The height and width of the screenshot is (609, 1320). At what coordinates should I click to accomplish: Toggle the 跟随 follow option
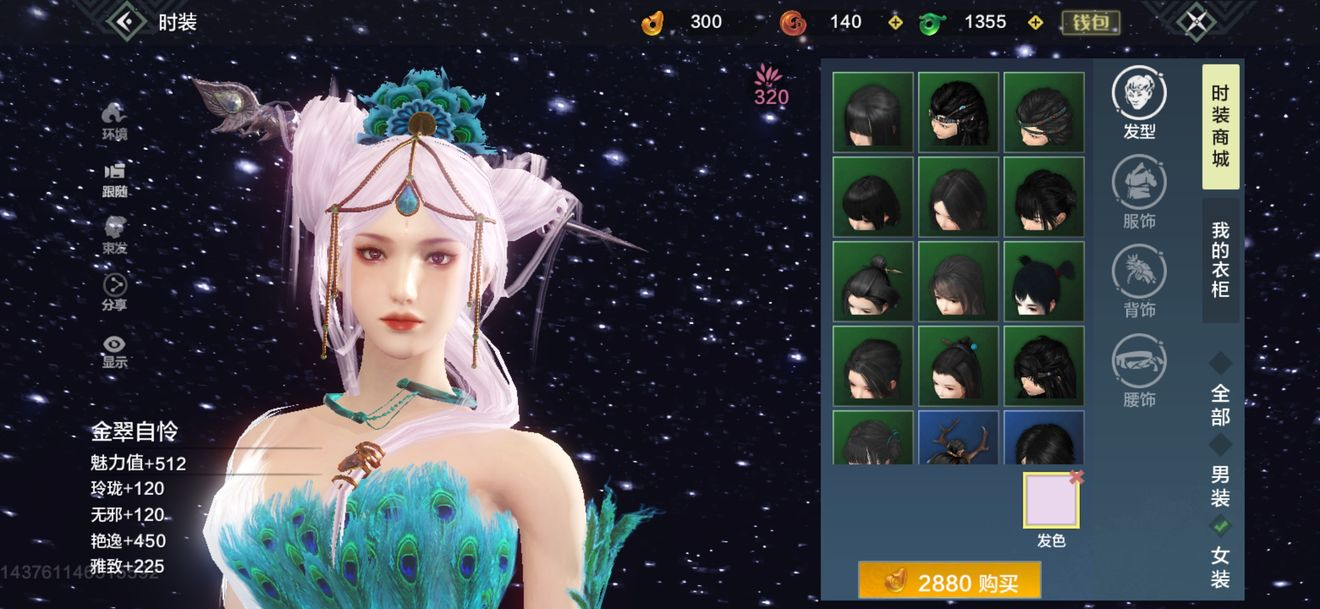[115, 177]
